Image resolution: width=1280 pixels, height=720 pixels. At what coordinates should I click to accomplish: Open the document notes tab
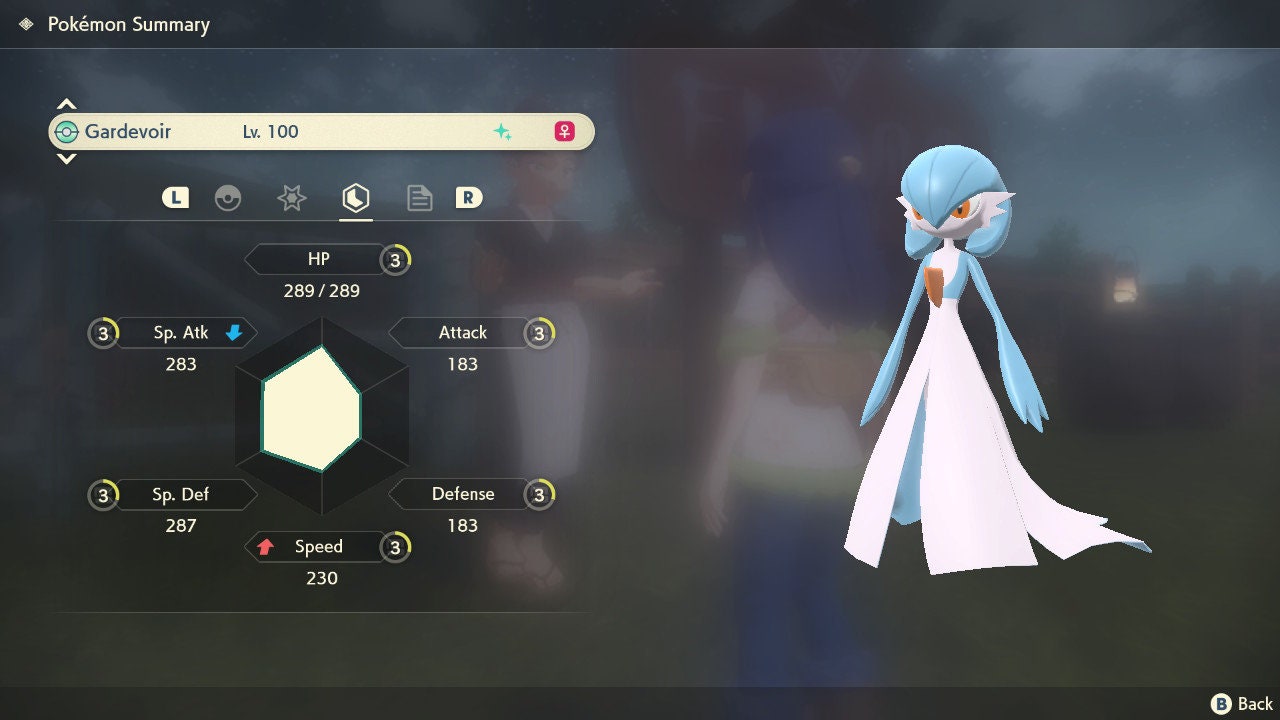coord(420,198)
